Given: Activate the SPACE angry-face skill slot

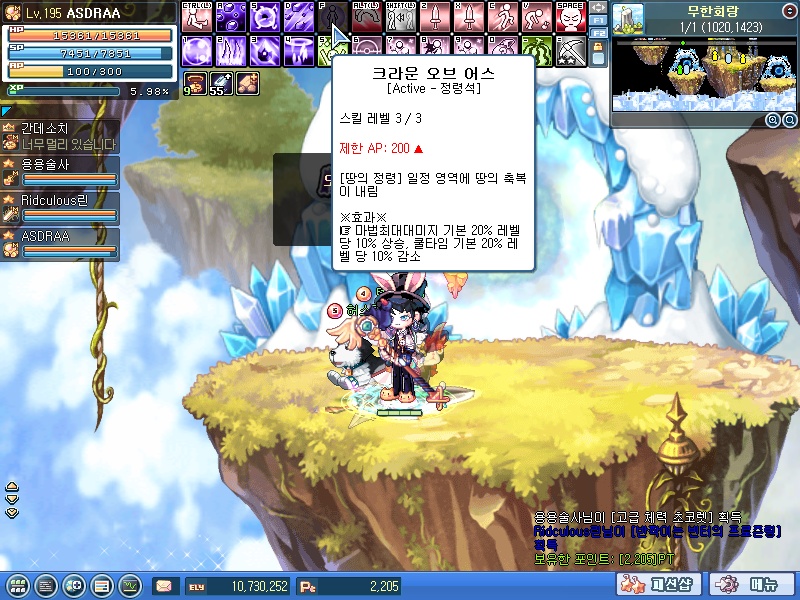Looking at the screenshot, I should pyautogui.click(x=570, y=17).
